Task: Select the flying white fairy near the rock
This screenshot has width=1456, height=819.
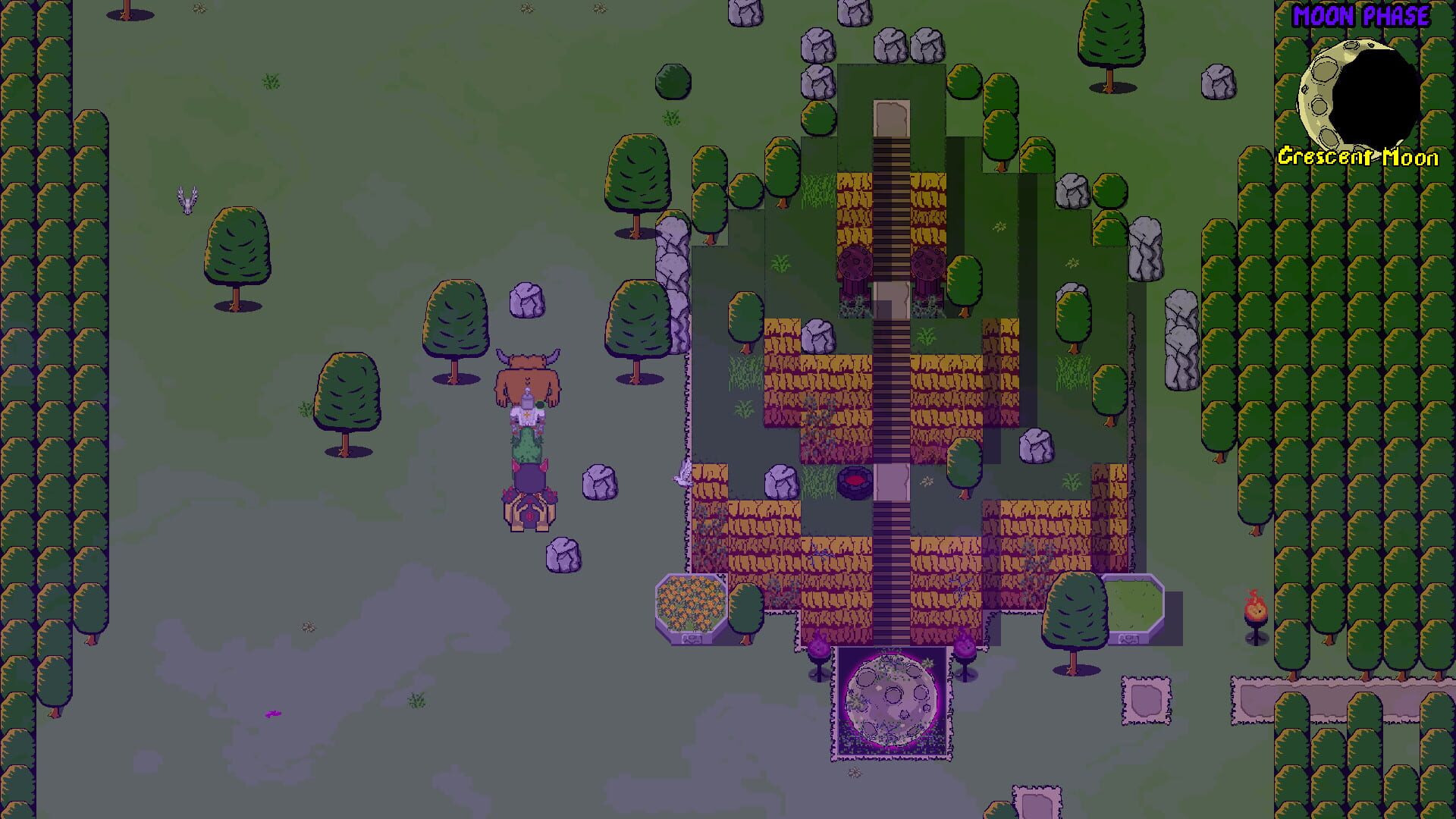Action: (682, 474)
